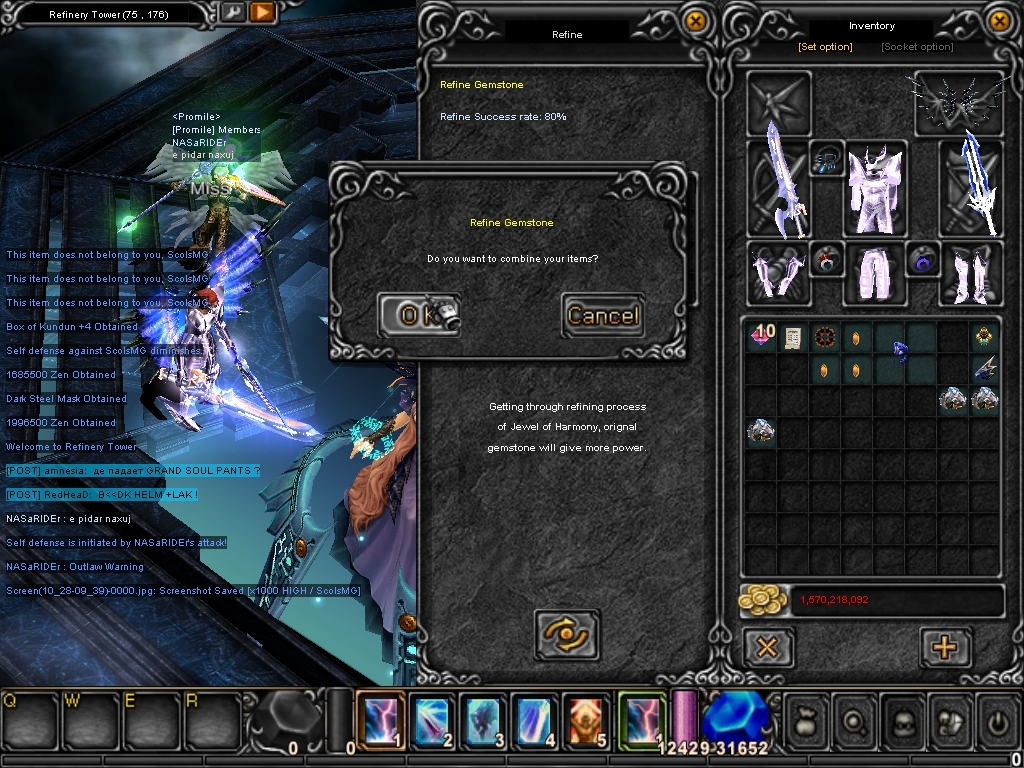Viewport: 1024px width, 768px height.
Task: Click the plus button below inventory
Action: 943,647
